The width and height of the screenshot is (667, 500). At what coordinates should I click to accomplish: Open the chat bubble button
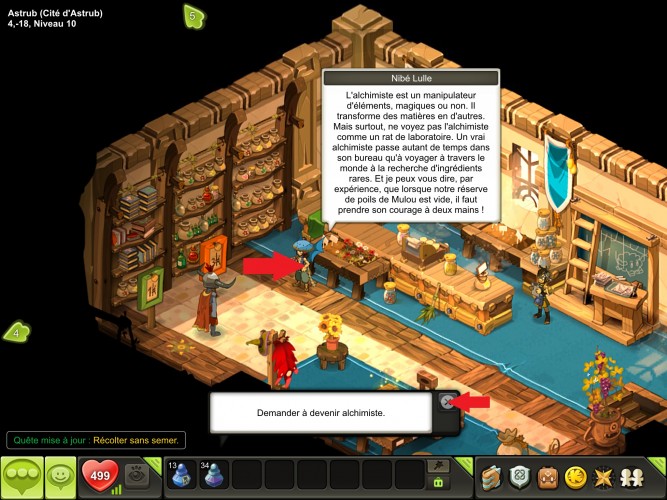point(21,477)
